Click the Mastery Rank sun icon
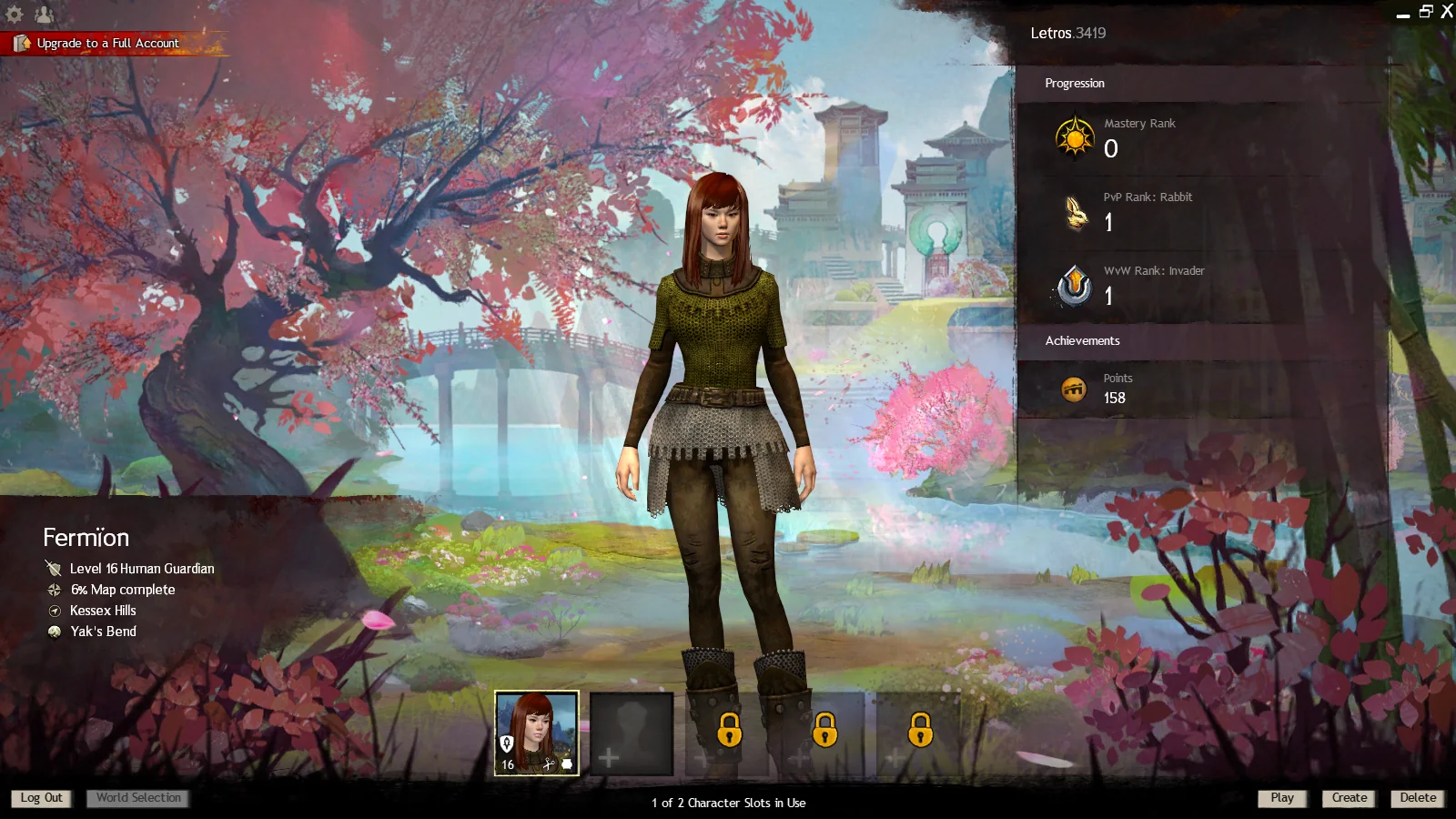 point(1074,138)
